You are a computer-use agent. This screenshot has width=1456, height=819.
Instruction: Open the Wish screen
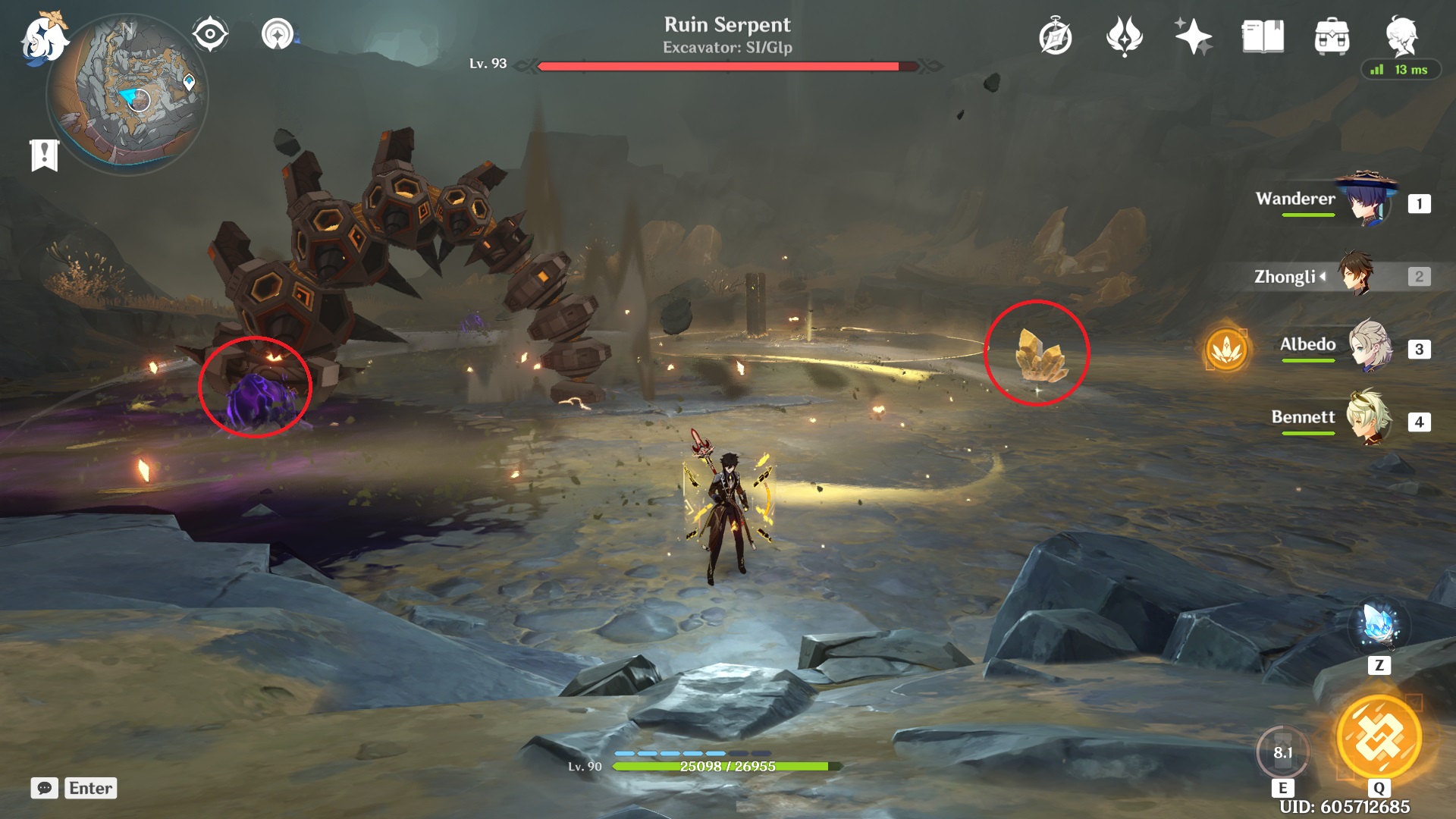point(1195,34)
